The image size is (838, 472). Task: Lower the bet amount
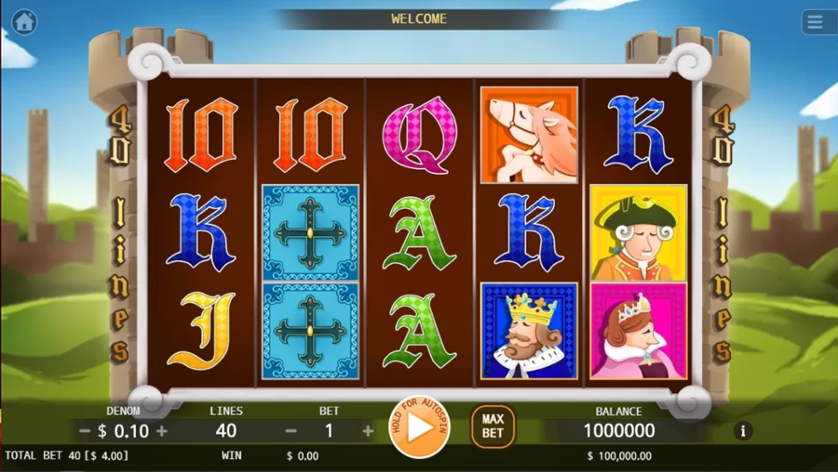(291, 431)
